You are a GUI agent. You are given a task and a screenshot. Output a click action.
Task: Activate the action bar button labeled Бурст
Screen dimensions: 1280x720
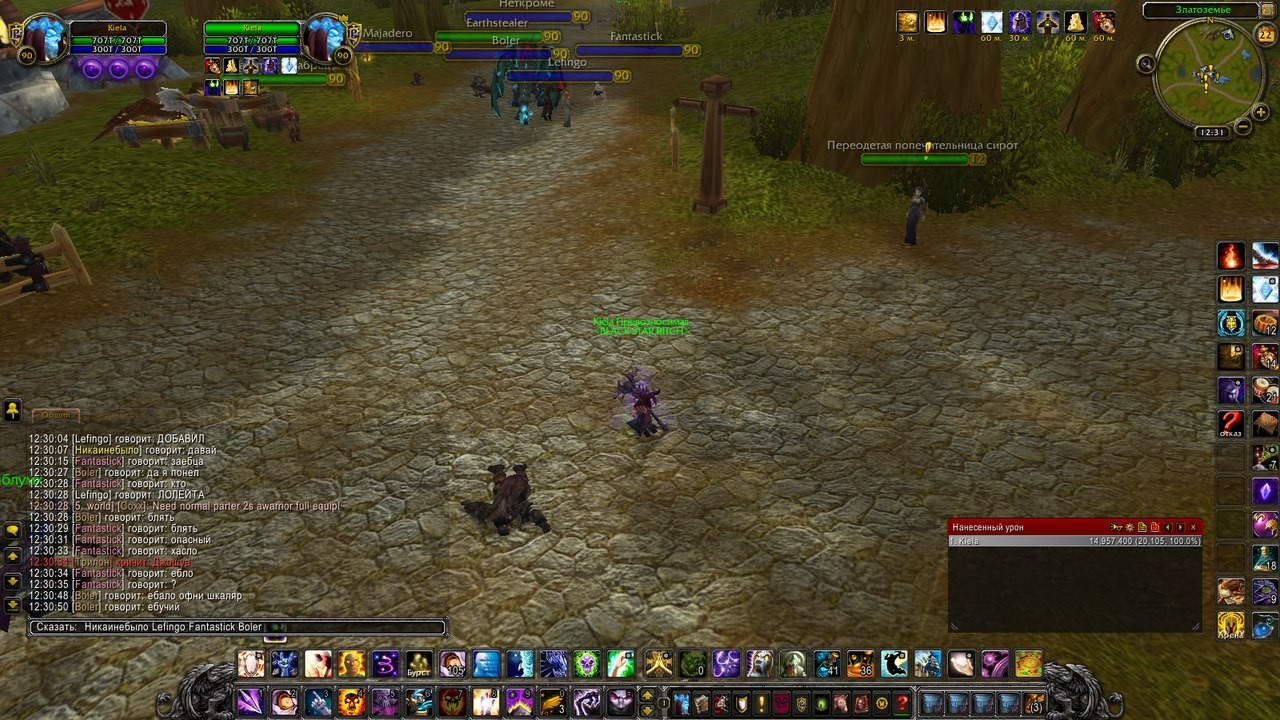[x=419, y=664]
